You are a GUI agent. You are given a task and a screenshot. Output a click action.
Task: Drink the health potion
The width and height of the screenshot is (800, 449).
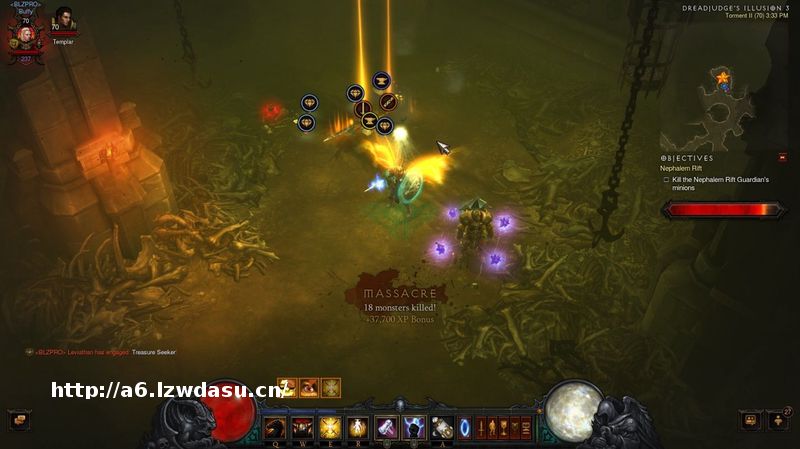442,428
